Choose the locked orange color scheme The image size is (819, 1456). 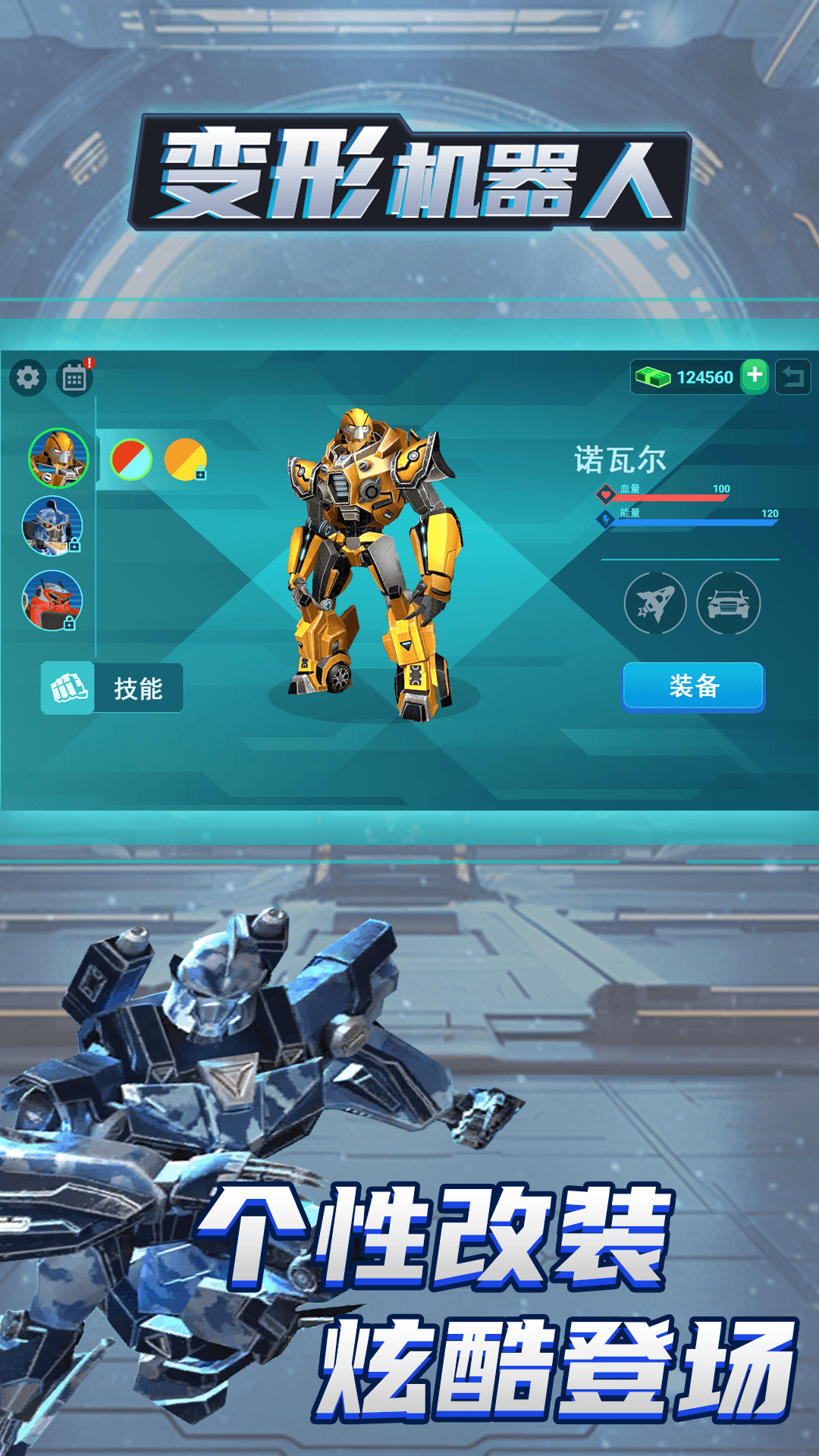pos(185,460)
